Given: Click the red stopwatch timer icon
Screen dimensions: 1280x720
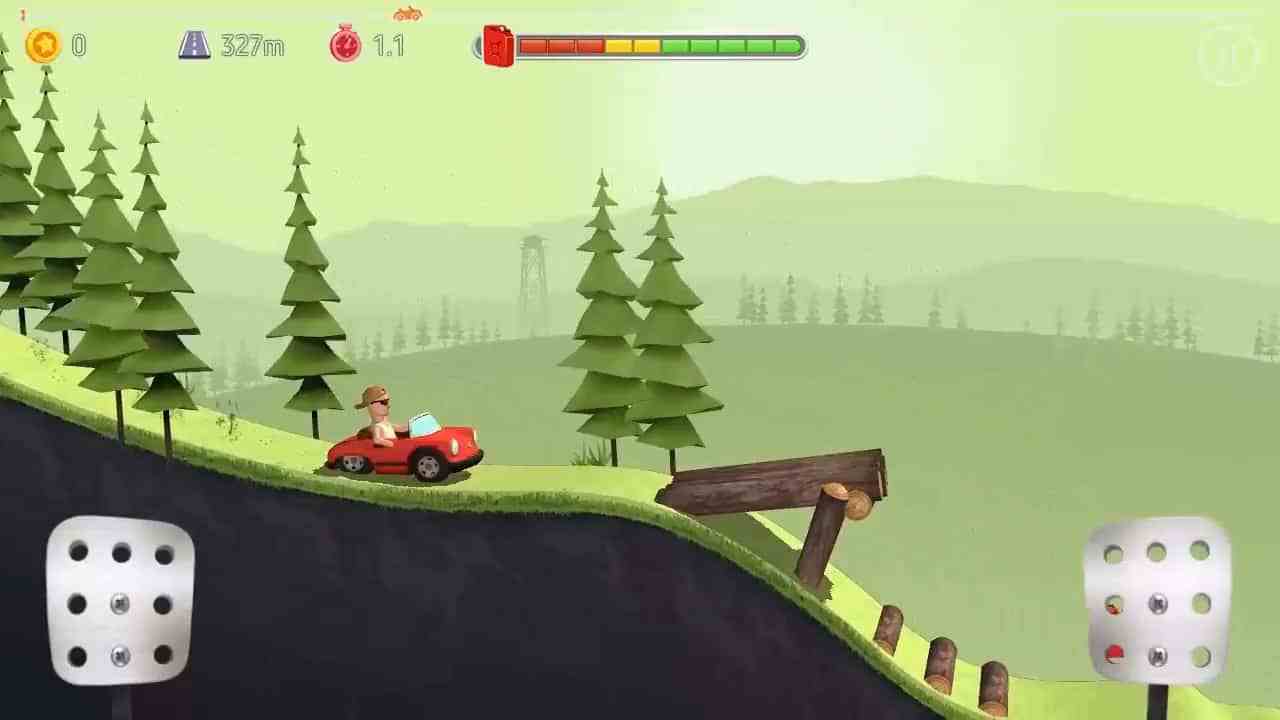Looking at the screenshot, I should (345, 46).
